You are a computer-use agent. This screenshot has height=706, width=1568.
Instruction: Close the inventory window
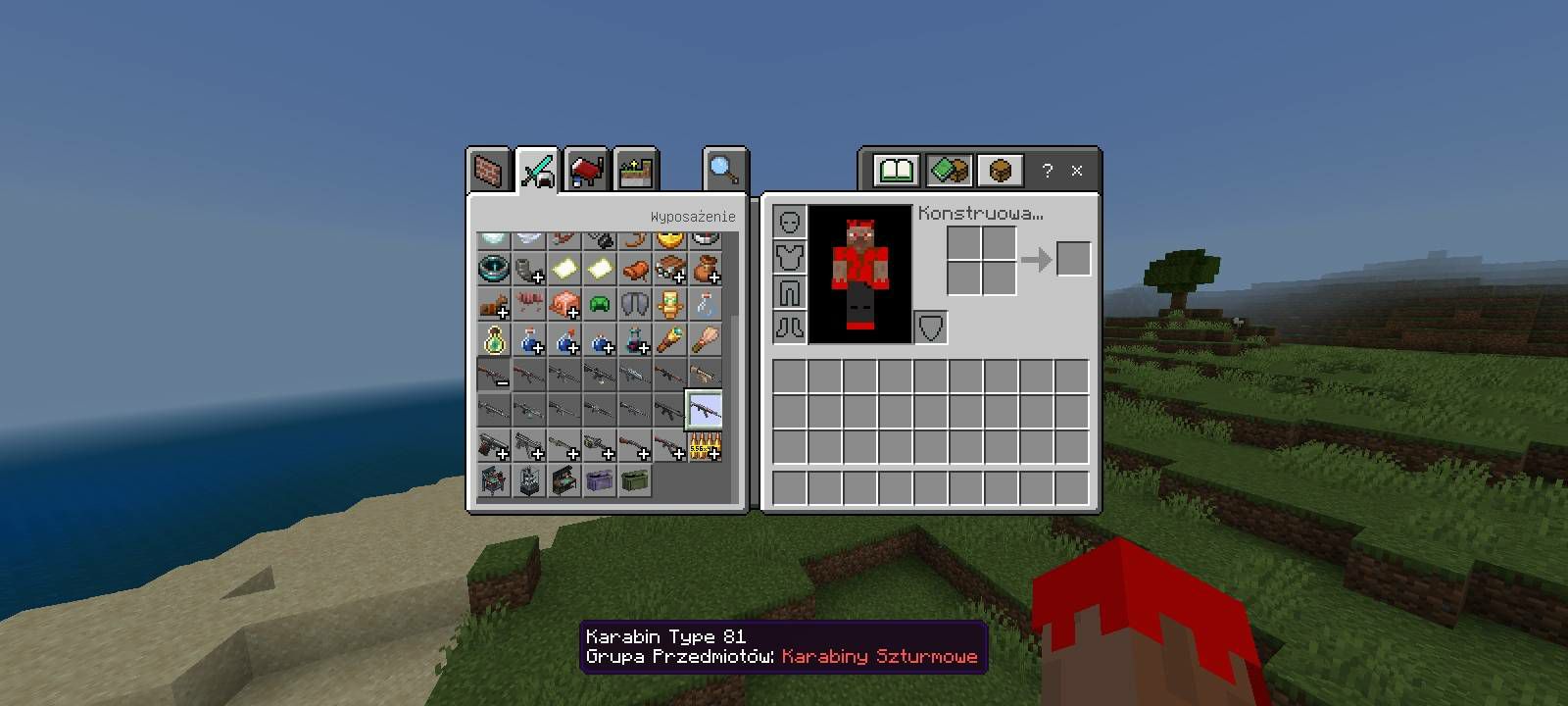coord(1077,171)
